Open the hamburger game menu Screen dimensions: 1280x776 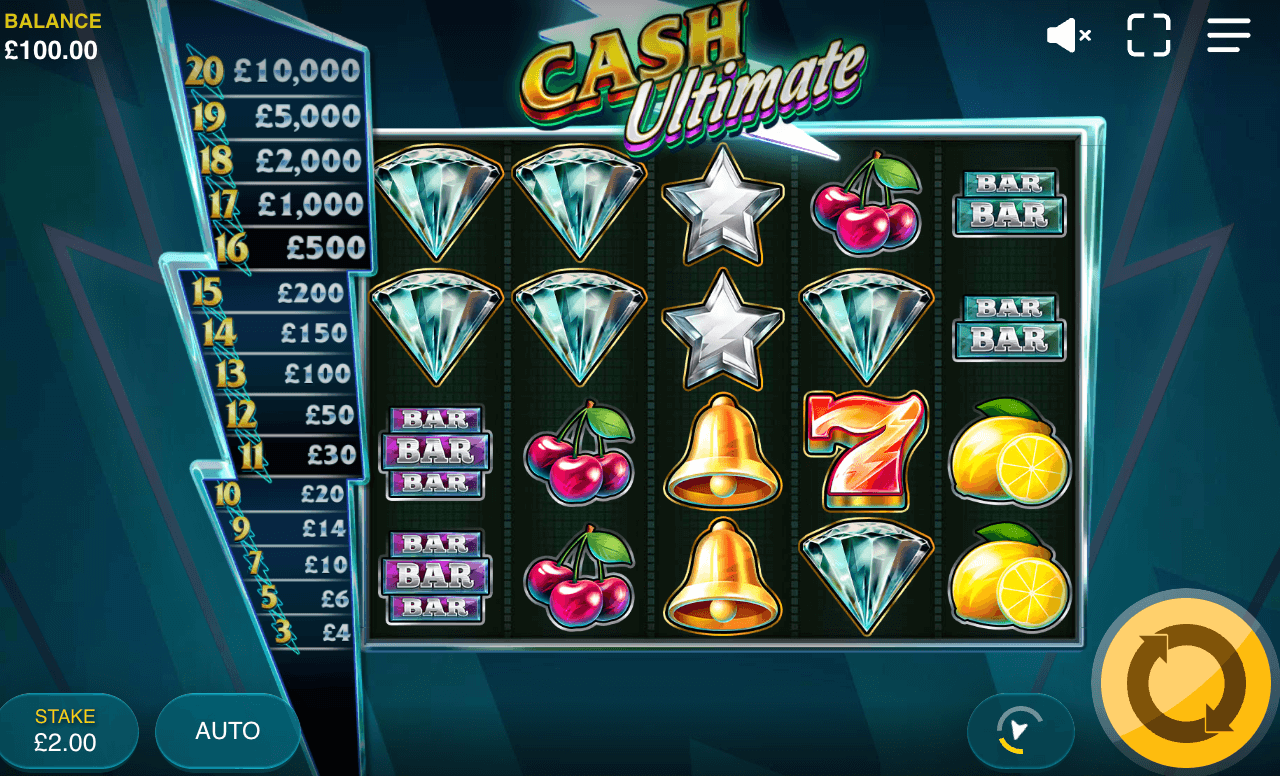pos(1228,35)
